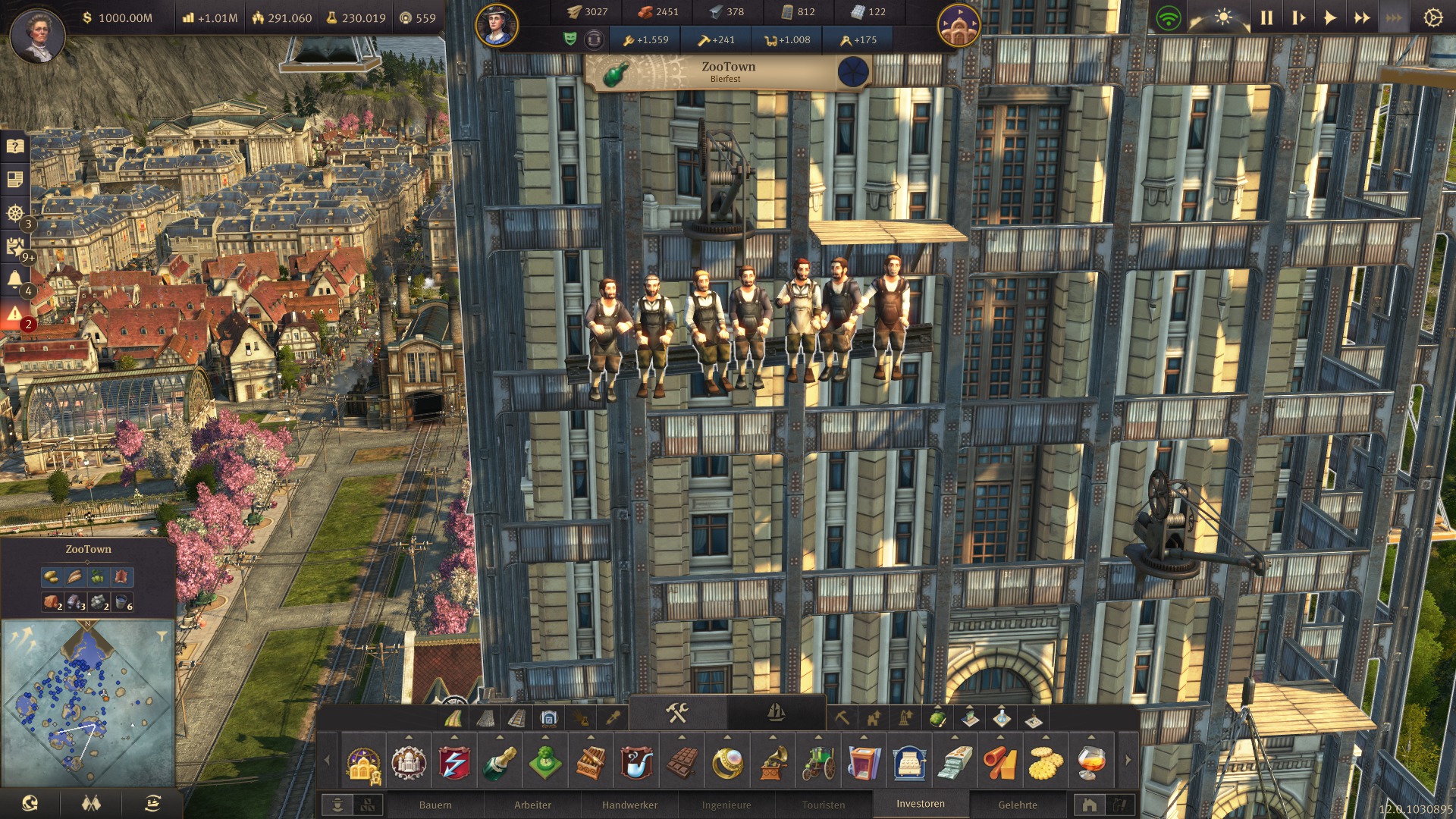Viewport: 1456px width, 819px height.
Task: Select the pearl ring jewelry building
Action: point(727,762)
